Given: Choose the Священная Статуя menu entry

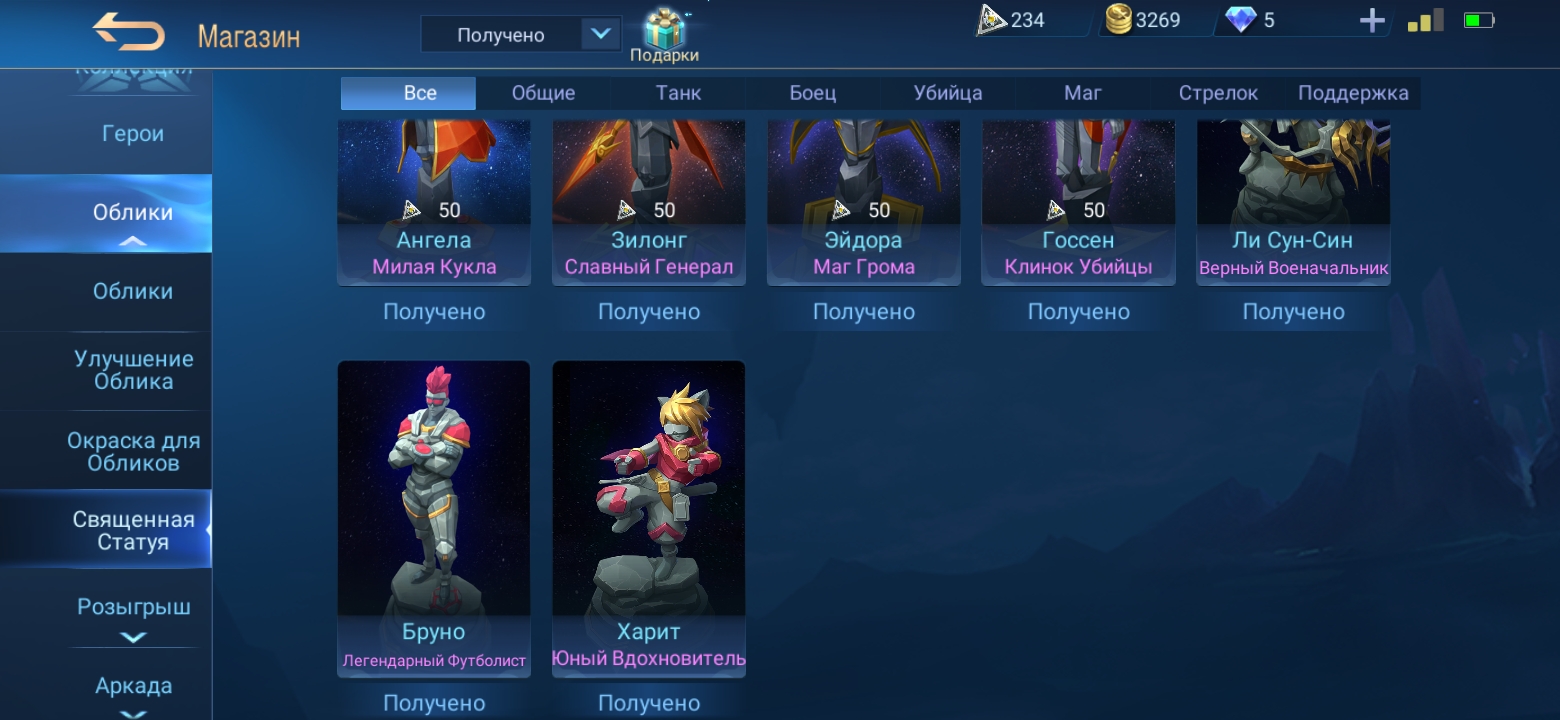Looking at the screenshot, I should (x=133, y=531).
